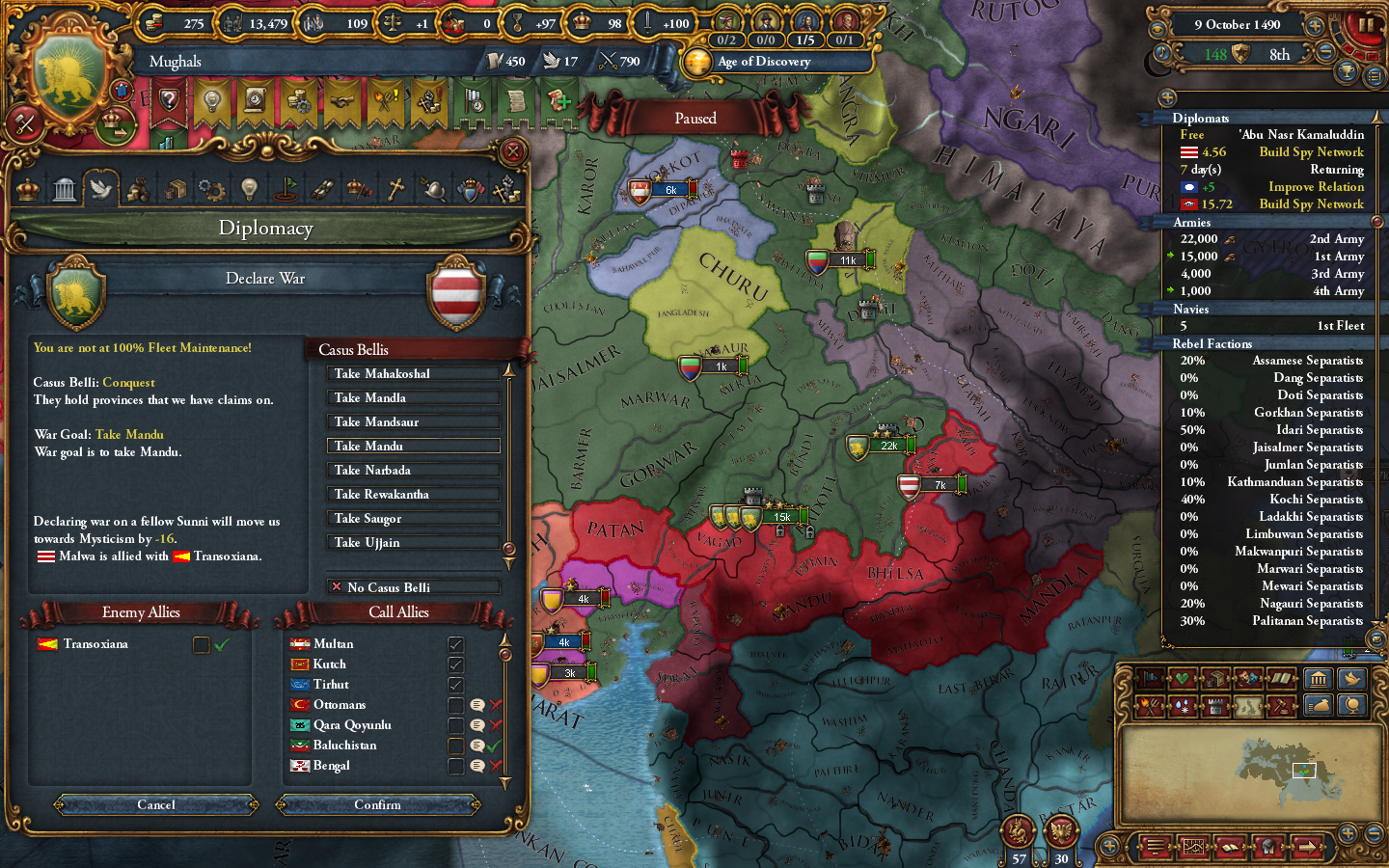Uncheck the Multan call ally checkbox
This screenshot has width=1389, height=868.
[455, 643]
